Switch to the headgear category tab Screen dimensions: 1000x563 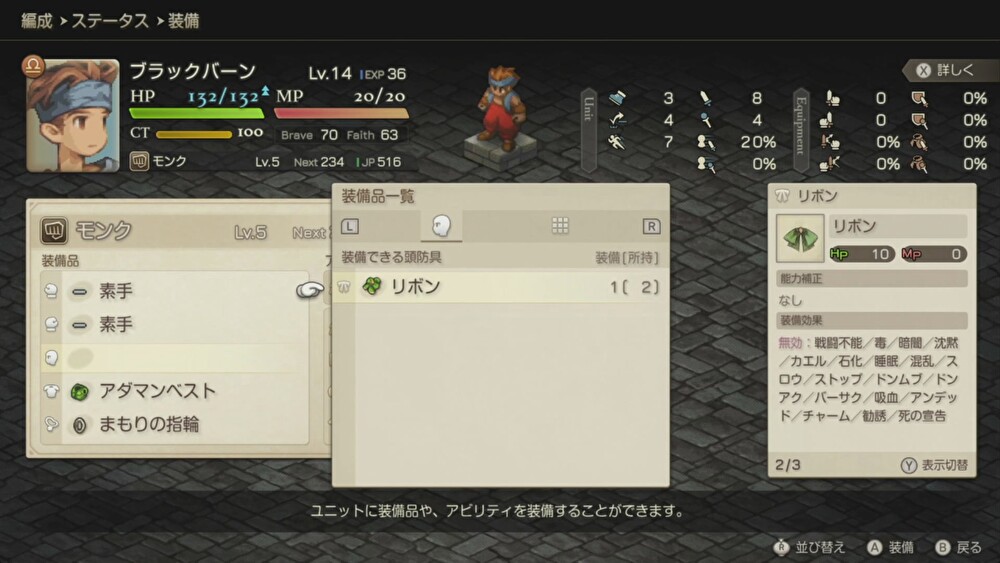[440, 226]
